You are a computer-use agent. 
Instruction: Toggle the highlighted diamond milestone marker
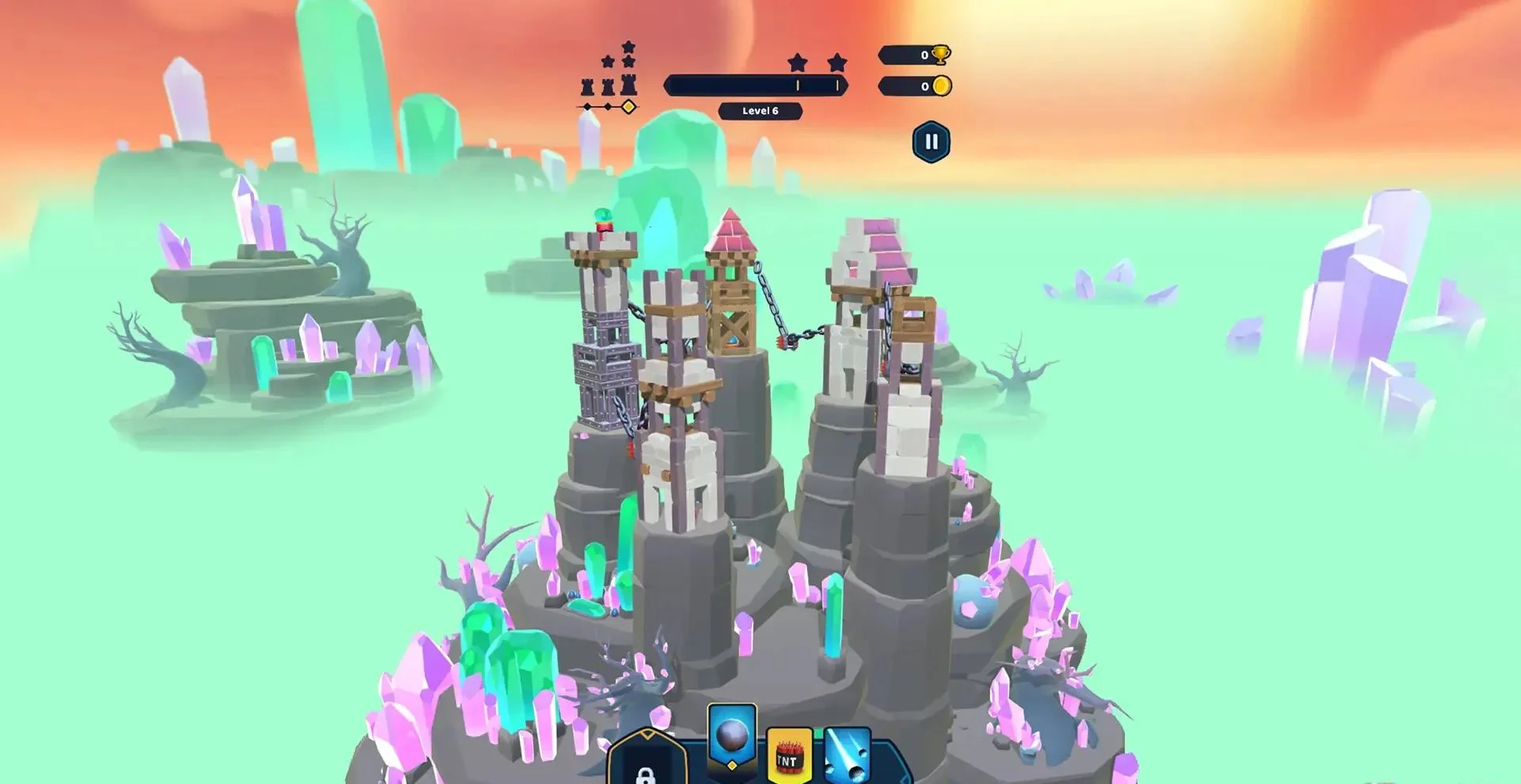click(629, 105)
